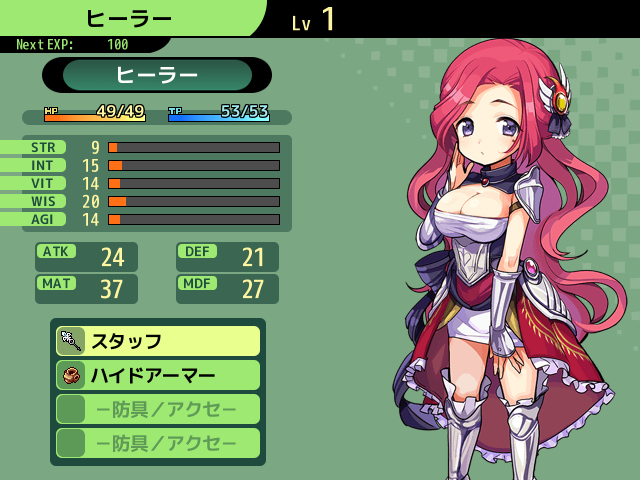
Task: Select the スタッフ weapon slot
Action: pos(158,341)
